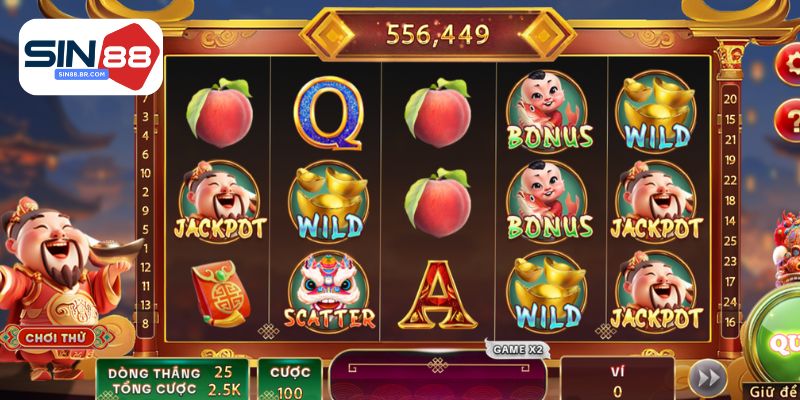Image resolution: width=800 pixels, height=400 pixels.
Task: Activate the fast-forward turbo spin button
Action: pyautogui.click(x=708, y=379)
